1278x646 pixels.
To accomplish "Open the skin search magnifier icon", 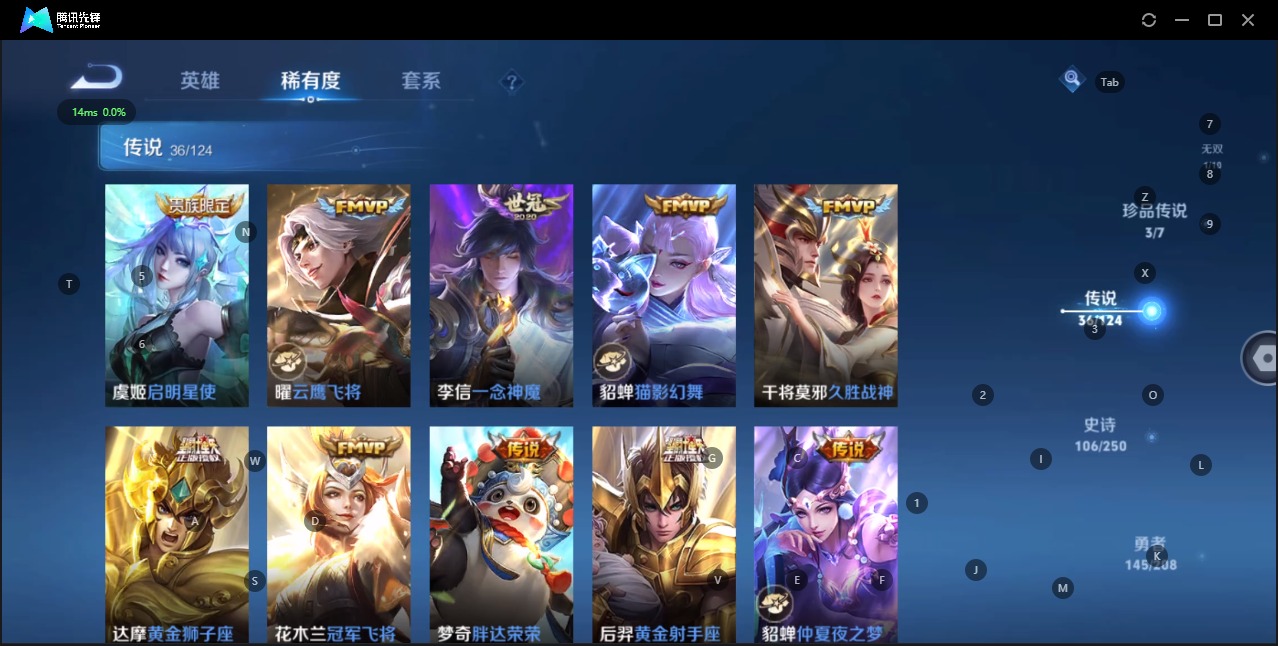I will [x=1072, y=79].
